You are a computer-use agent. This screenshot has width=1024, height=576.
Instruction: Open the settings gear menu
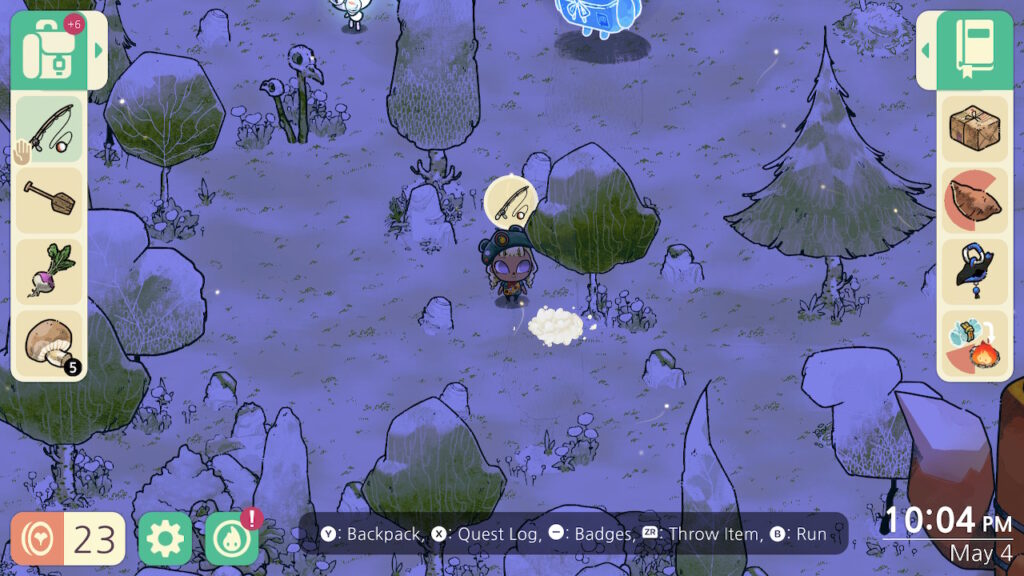[x=164, y=539]
